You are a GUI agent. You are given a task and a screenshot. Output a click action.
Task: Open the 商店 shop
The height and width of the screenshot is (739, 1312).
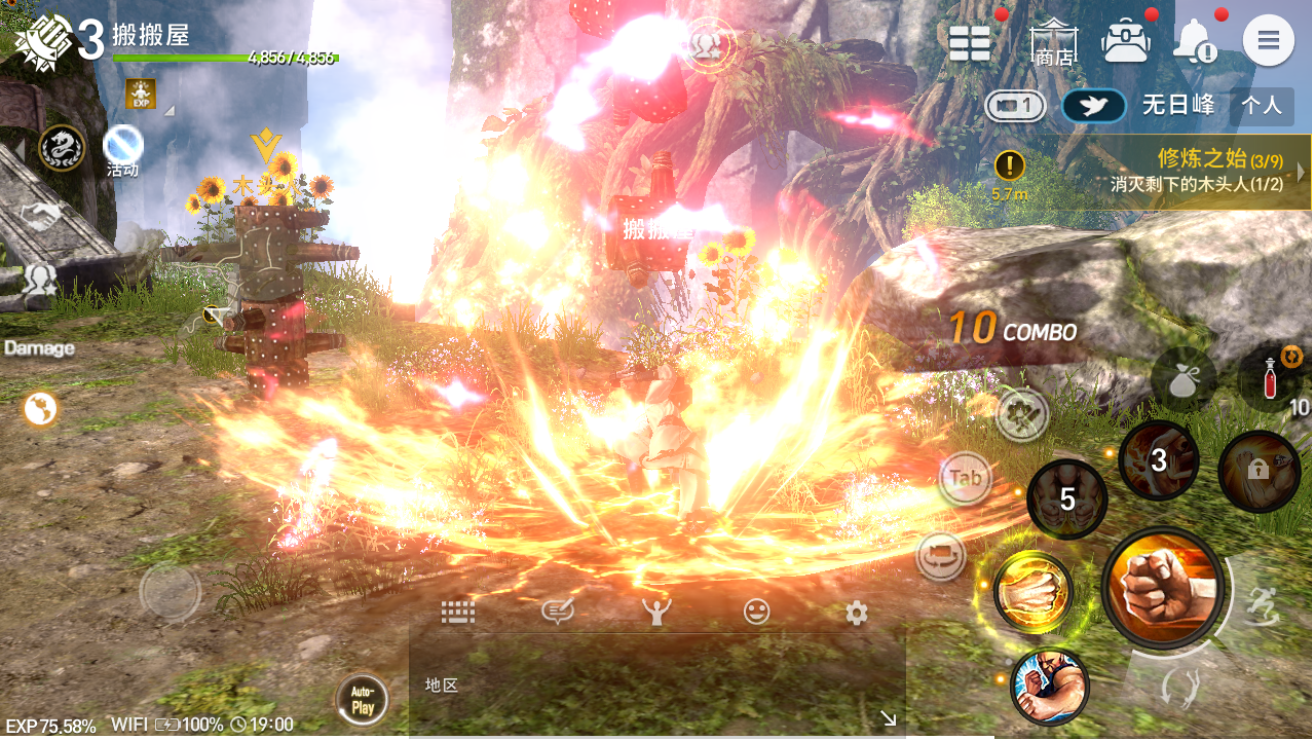1054,42
